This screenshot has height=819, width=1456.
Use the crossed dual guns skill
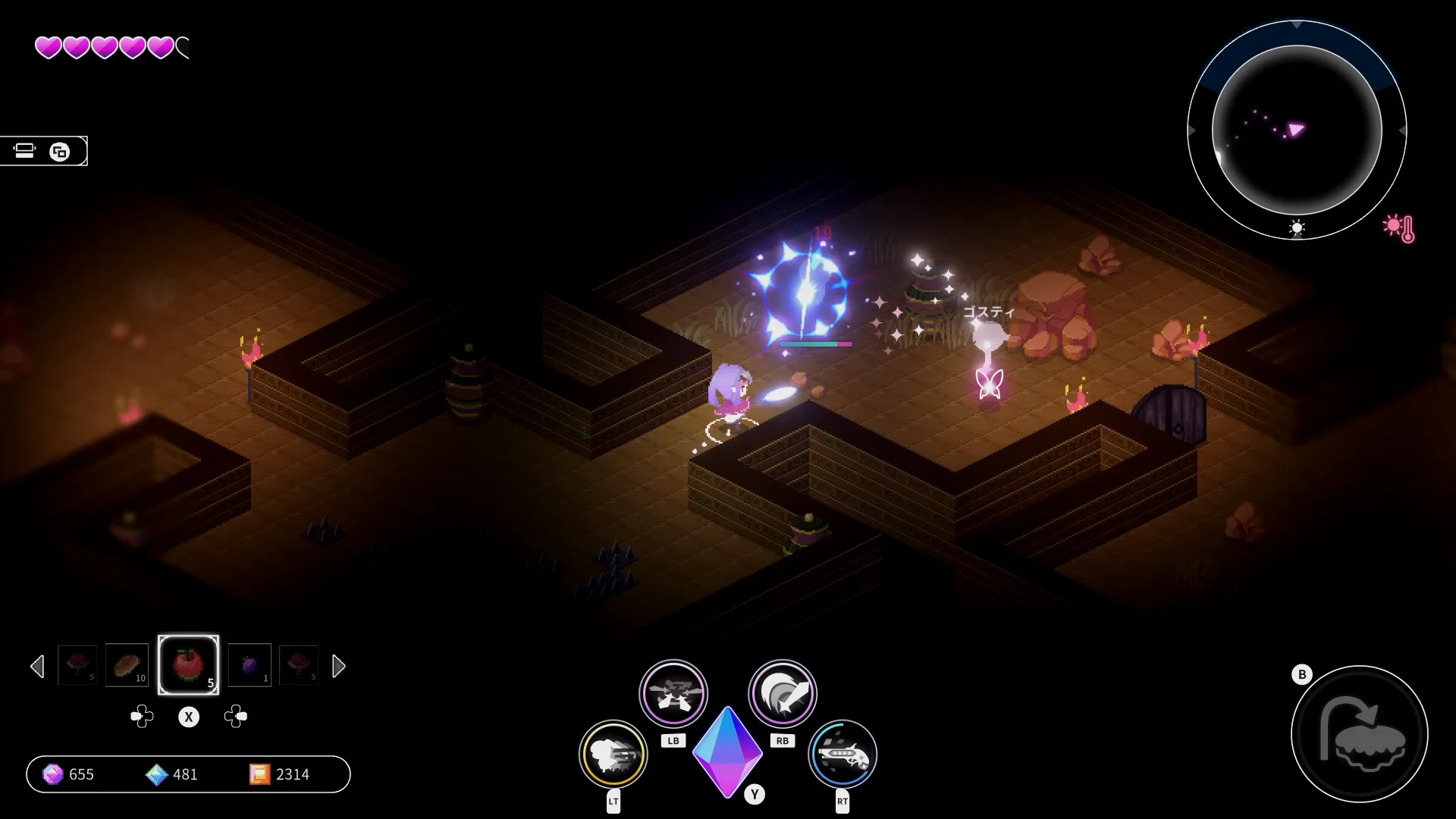(x=673, y=693)
